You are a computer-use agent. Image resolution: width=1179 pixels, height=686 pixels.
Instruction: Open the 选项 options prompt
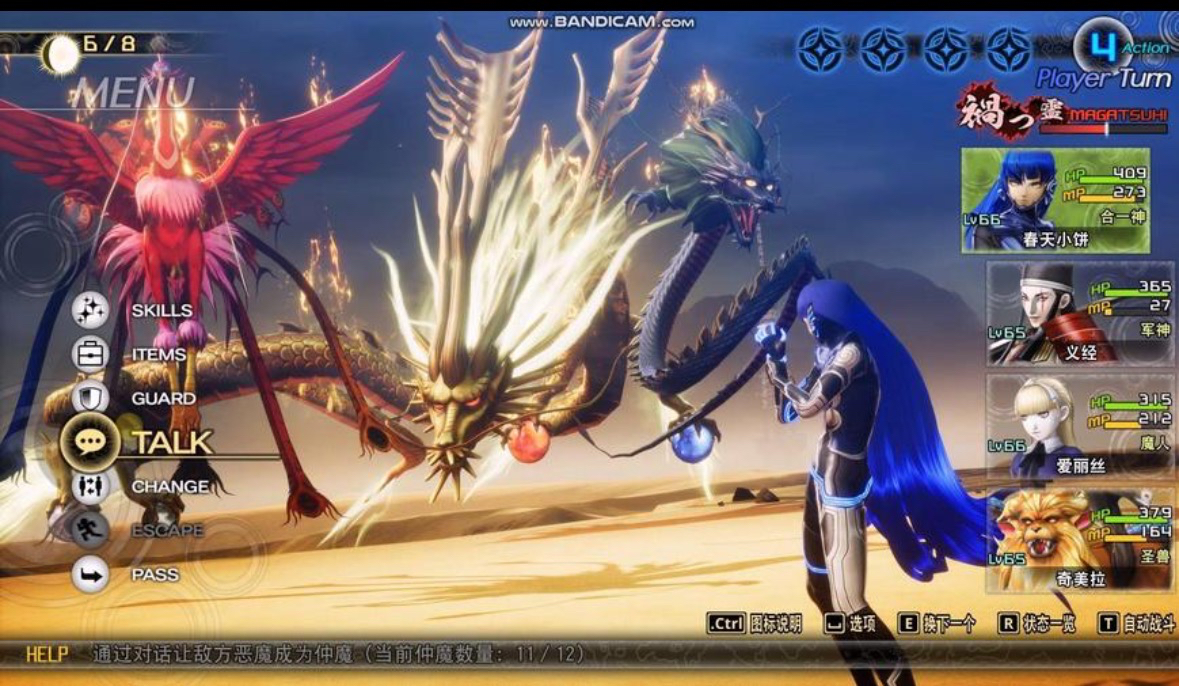click(851, 624)
